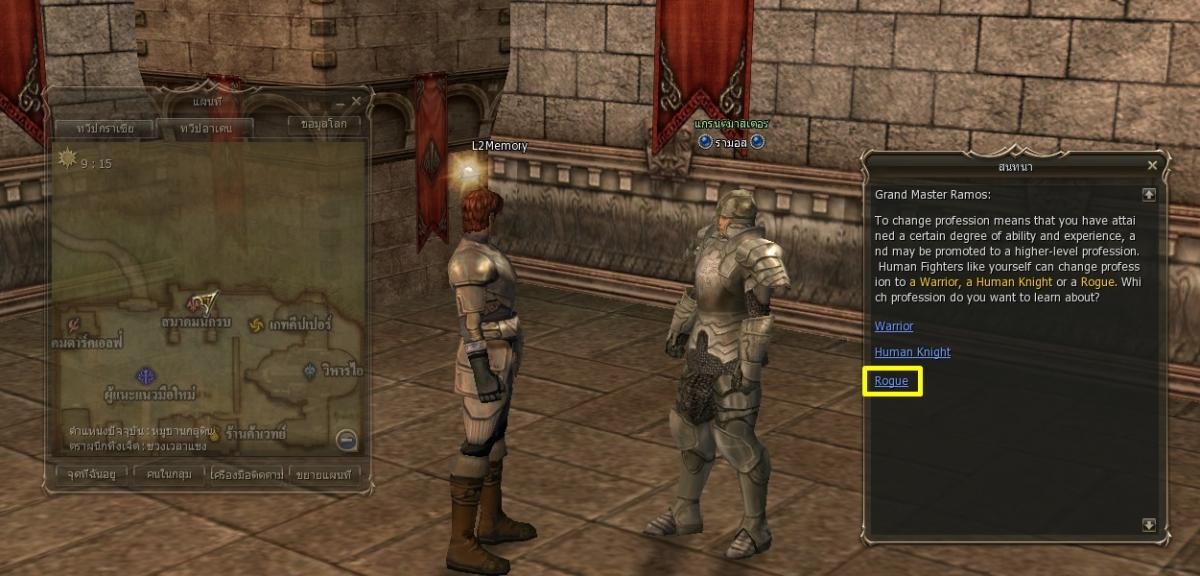
Task: Zoom out the map with the minus button
Action: (346, 438)
